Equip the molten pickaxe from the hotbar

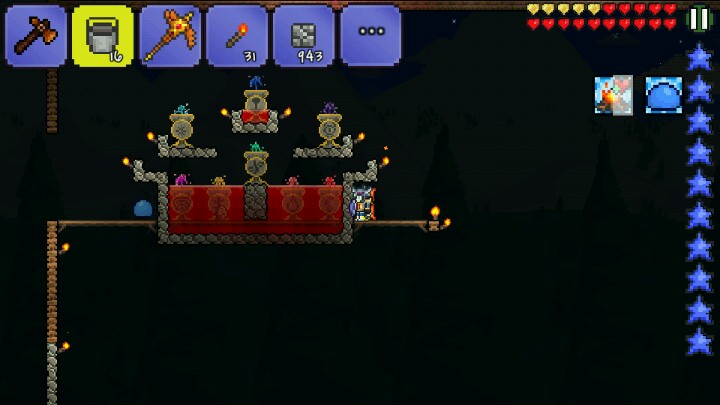170,35
